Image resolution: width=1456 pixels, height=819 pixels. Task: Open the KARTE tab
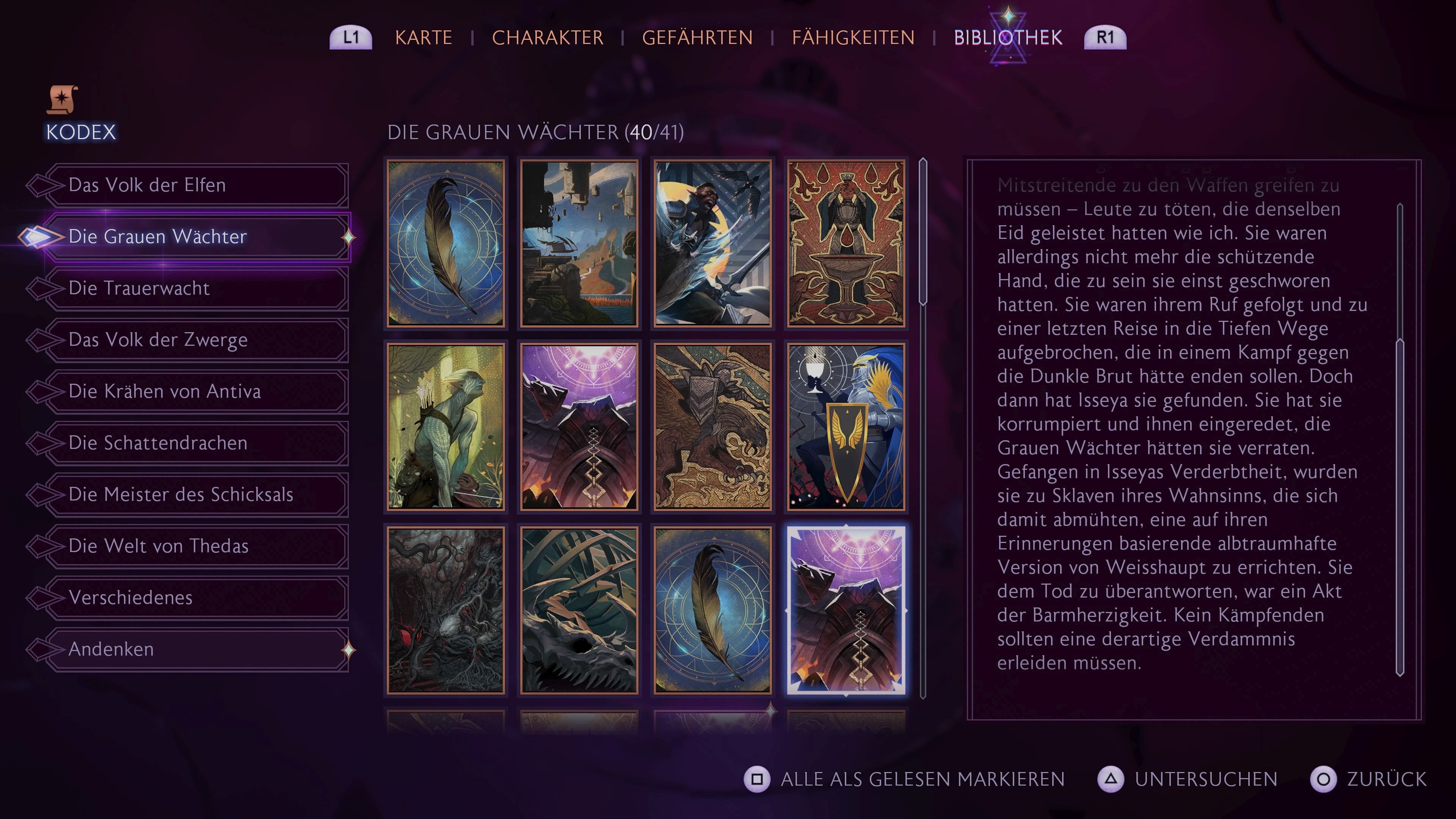point(424,37)
